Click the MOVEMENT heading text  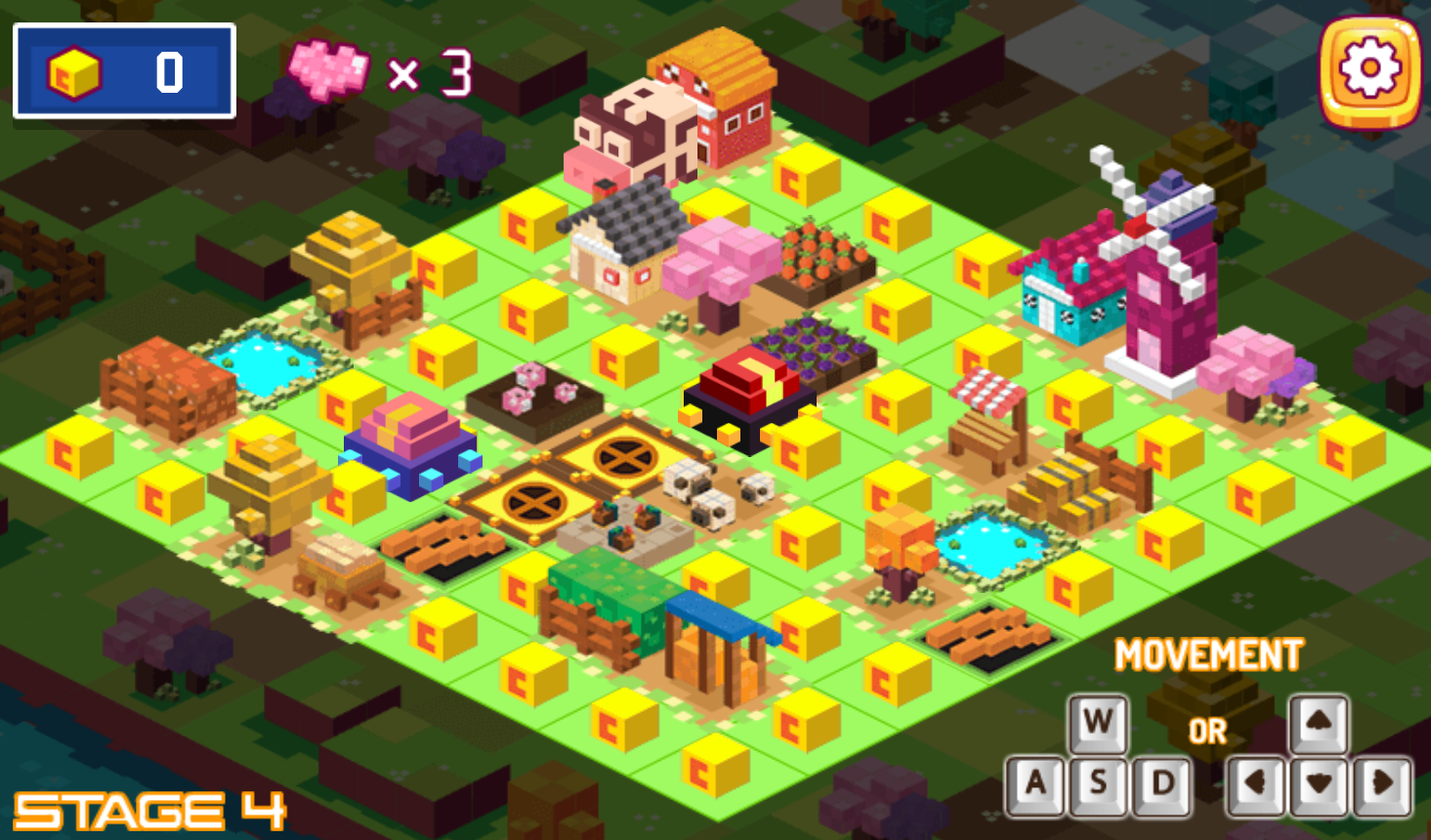(1211, 652)
